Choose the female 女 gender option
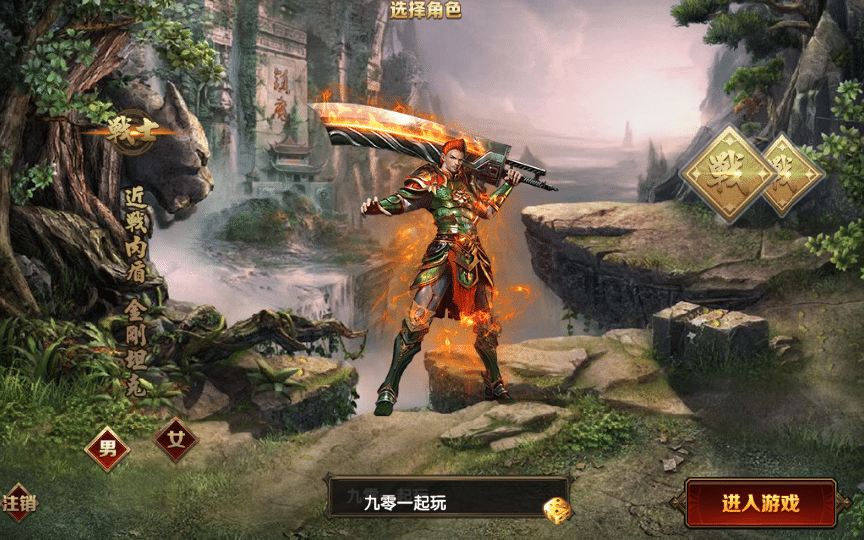The height and width of the screenshot is (540, 864). point(176,440)
